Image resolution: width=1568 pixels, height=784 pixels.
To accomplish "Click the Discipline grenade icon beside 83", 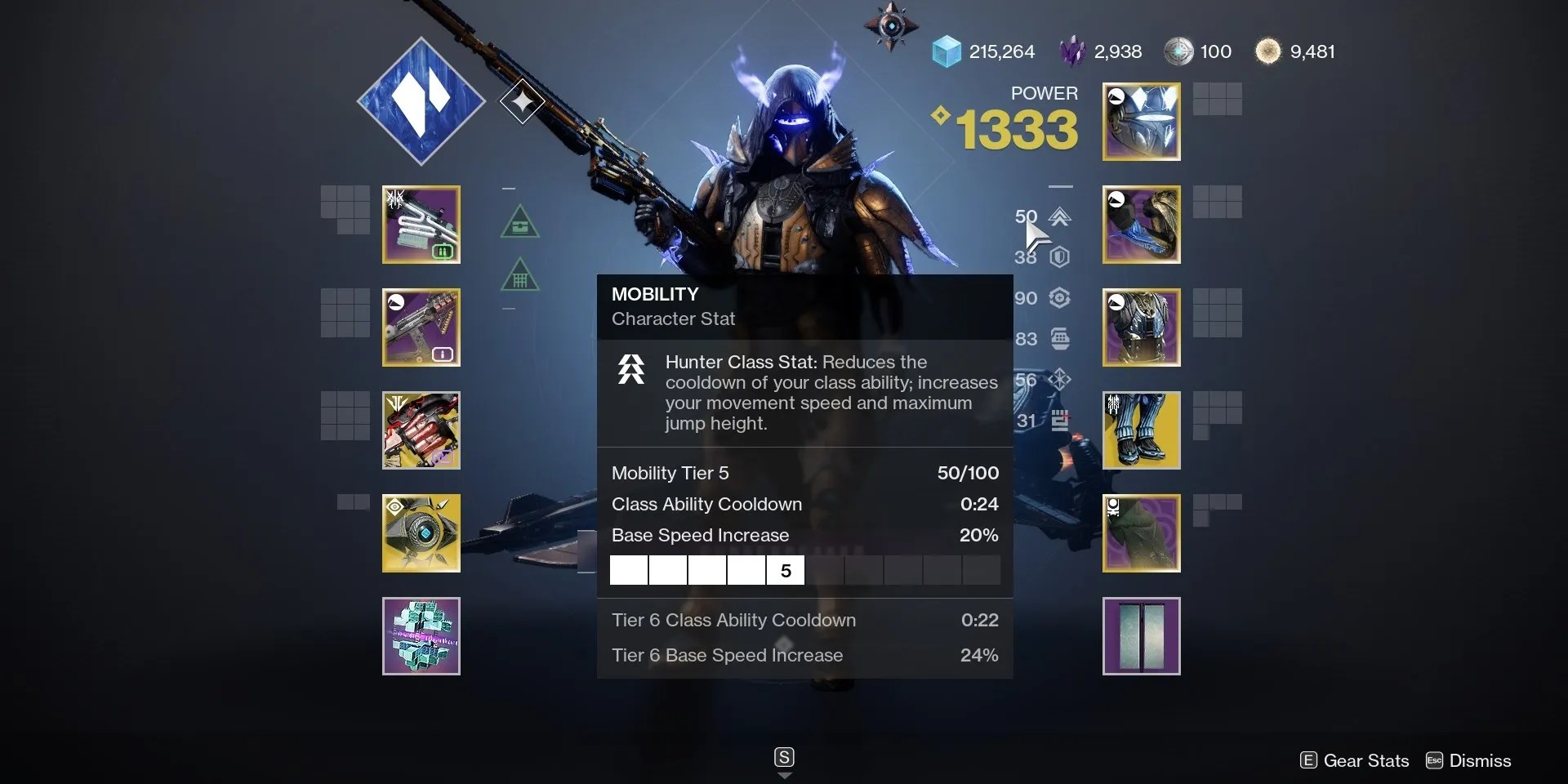I will click(x=1062, y=339).
